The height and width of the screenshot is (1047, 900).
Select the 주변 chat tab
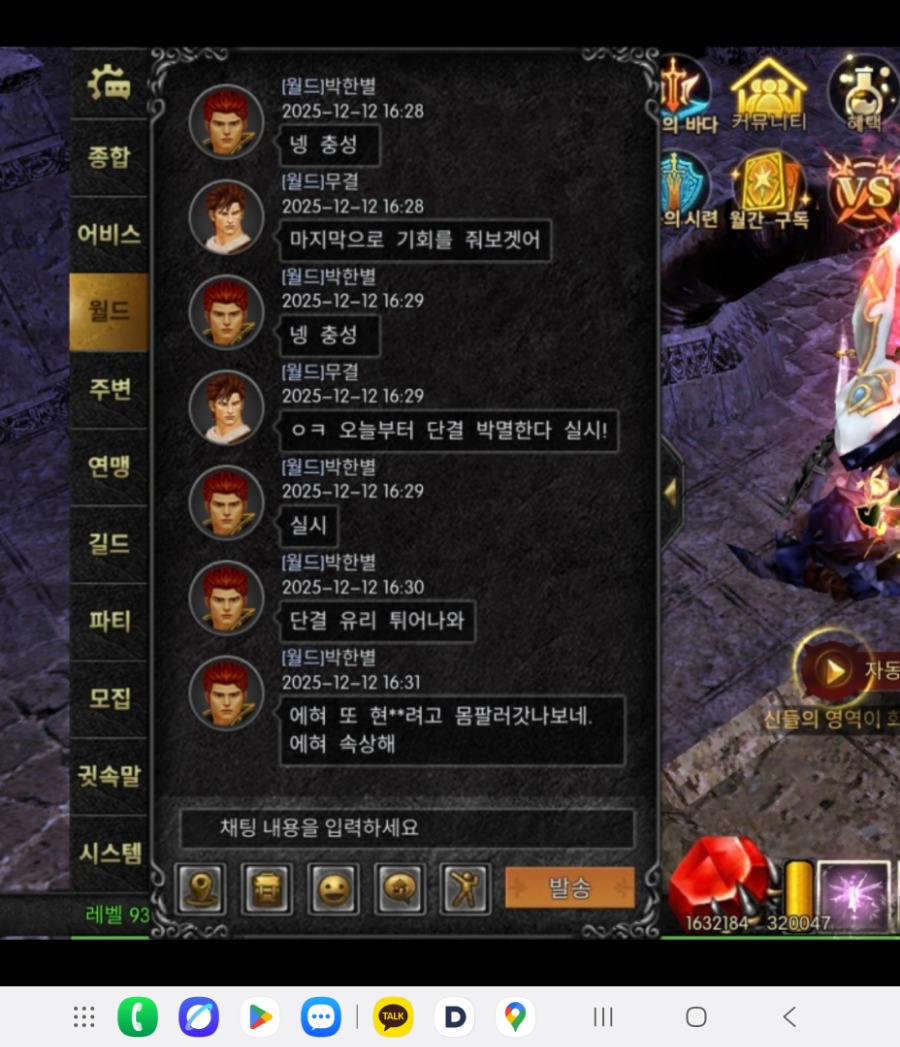click(109, 389)
